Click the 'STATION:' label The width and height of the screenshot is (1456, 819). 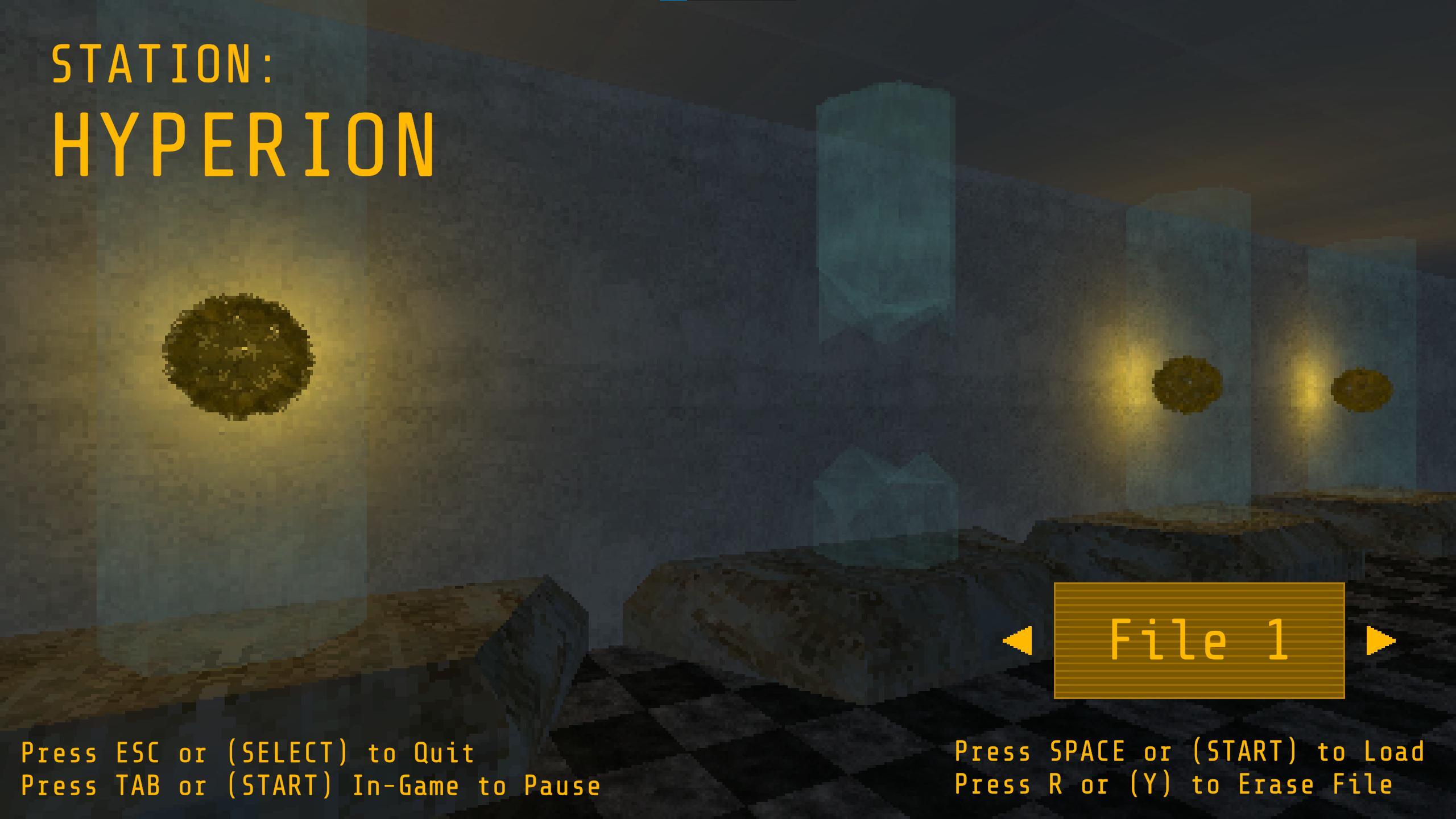coord(165,63)
